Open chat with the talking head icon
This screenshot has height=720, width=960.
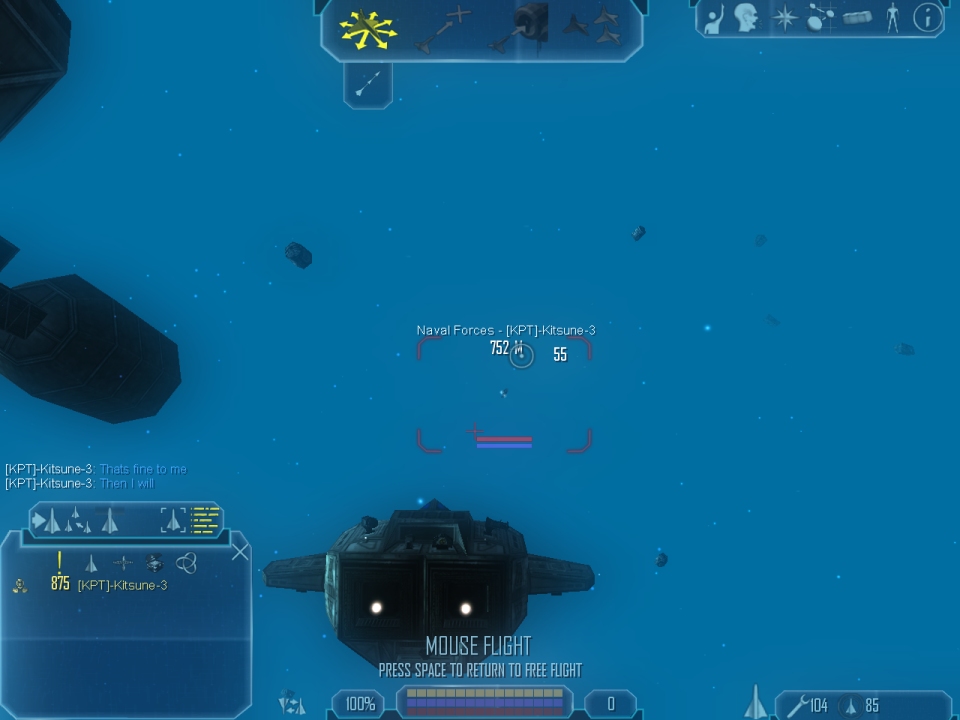coord(745,19)
